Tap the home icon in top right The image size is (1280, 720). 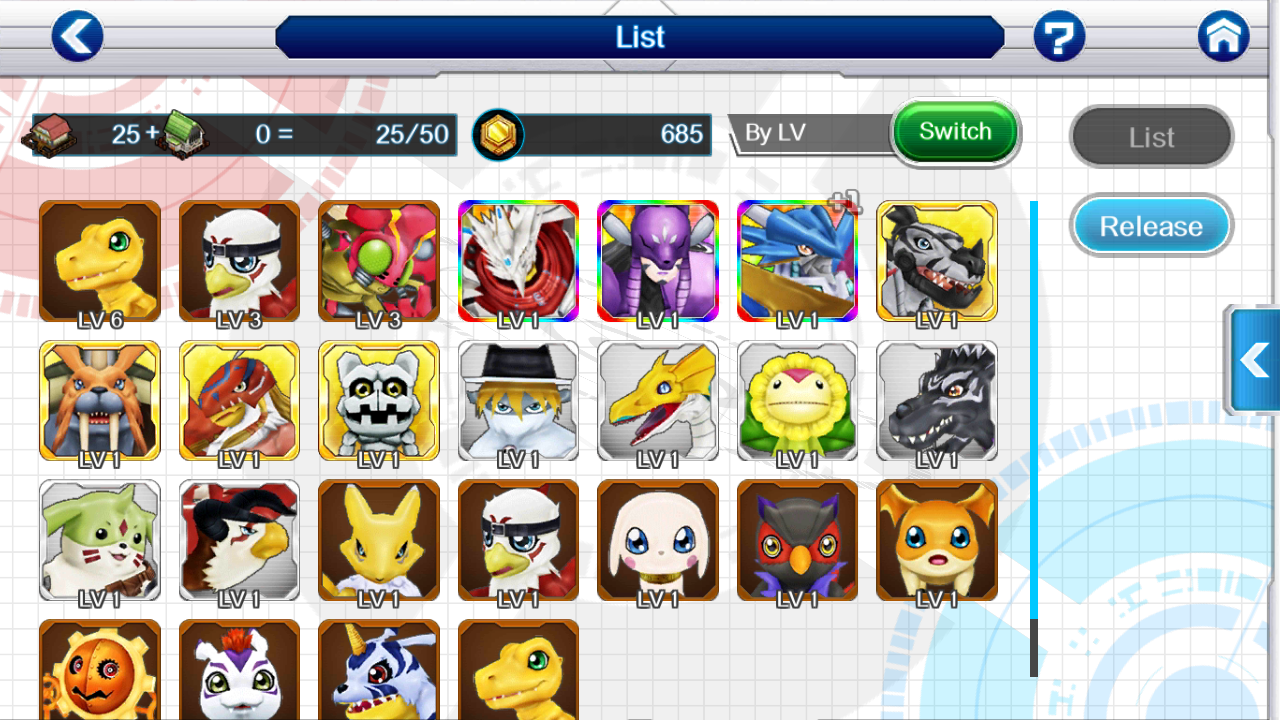coord(1223,36)
